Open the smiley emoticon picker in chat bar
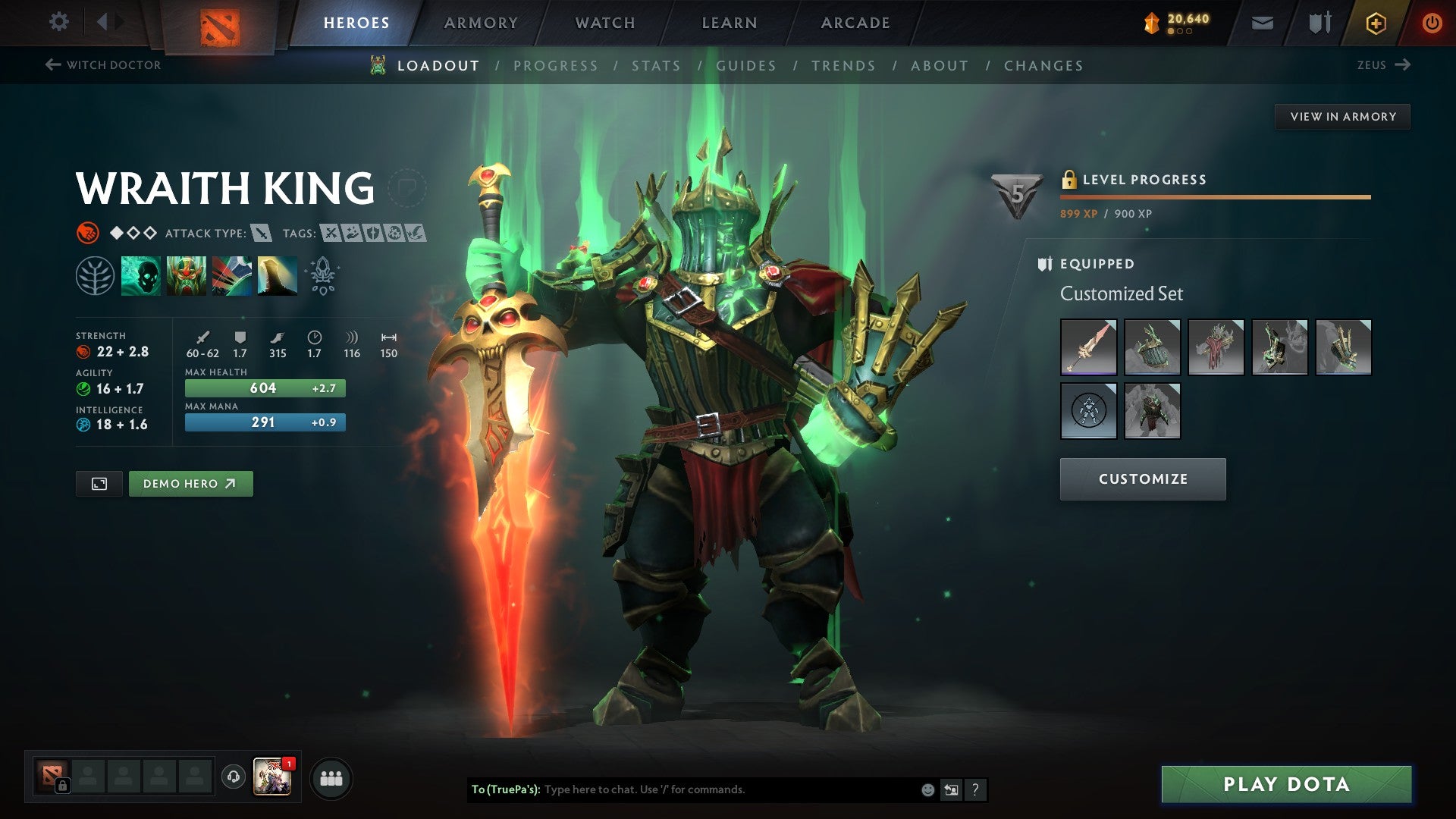1456x819 pixels. coord(927,789)
